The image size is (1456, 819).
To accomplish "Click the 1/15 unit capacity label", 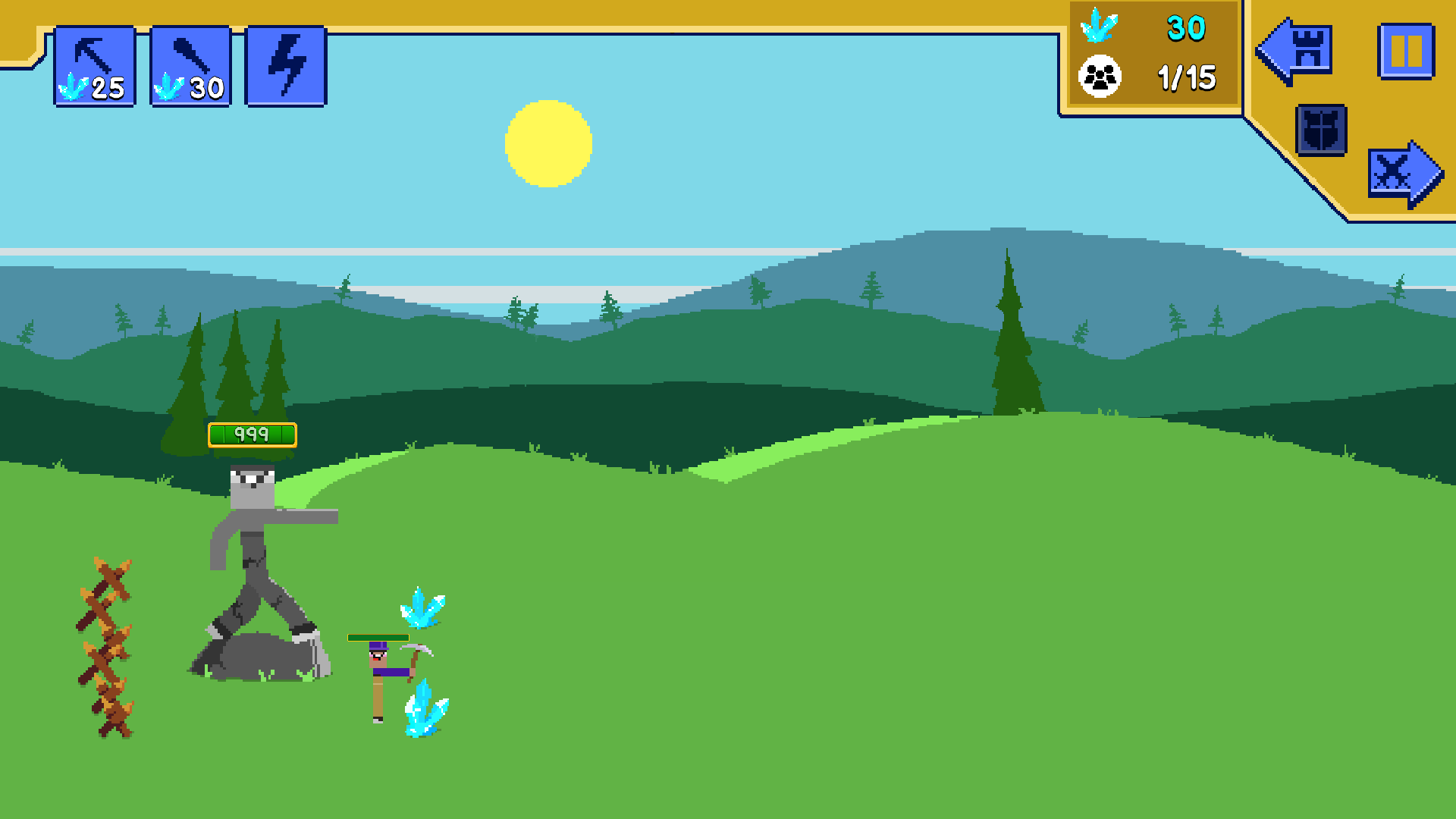I will tap(1185, 78).
